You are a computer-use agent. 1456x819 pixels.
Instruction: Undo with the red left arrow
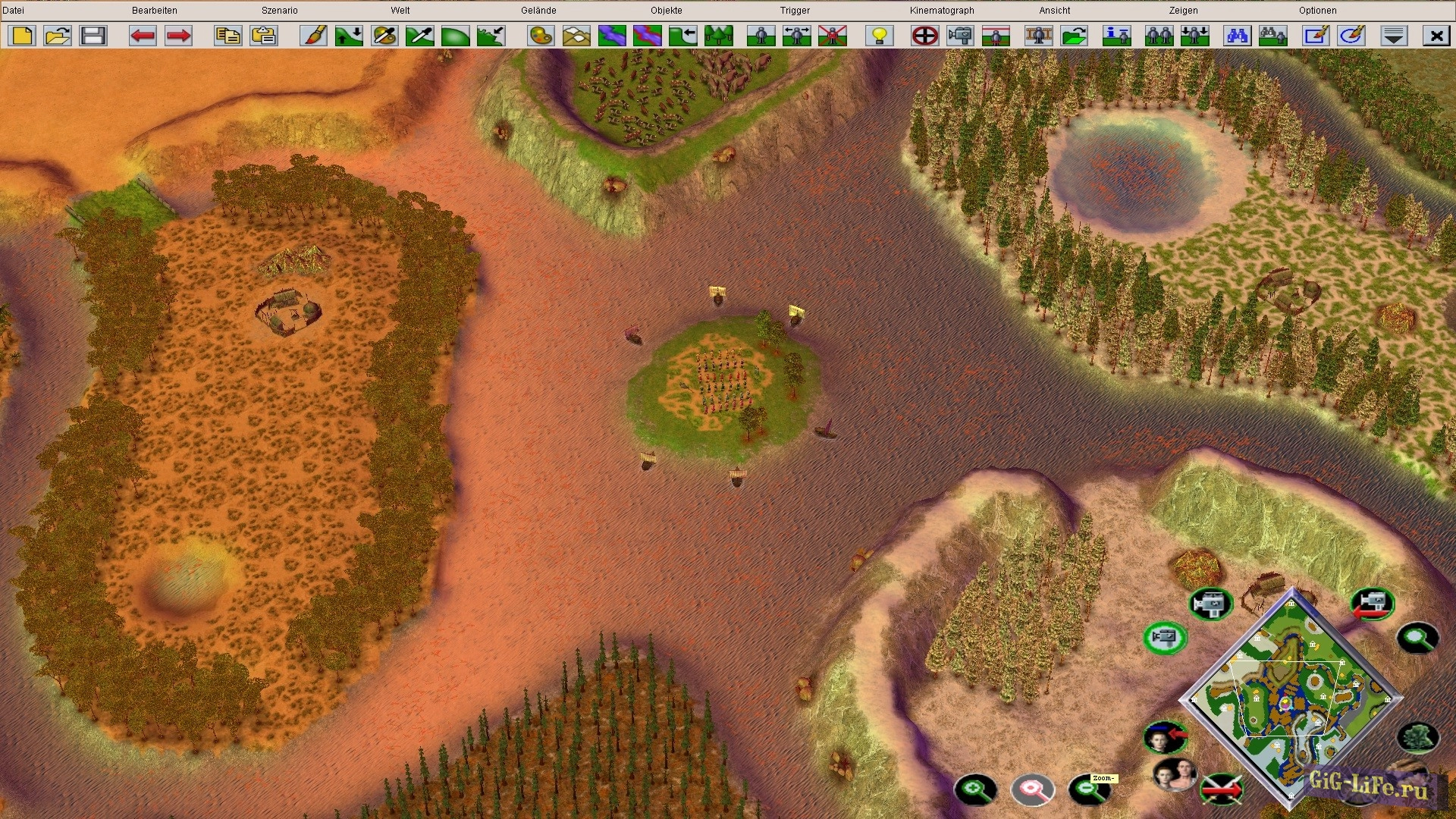tap(143, 36)
